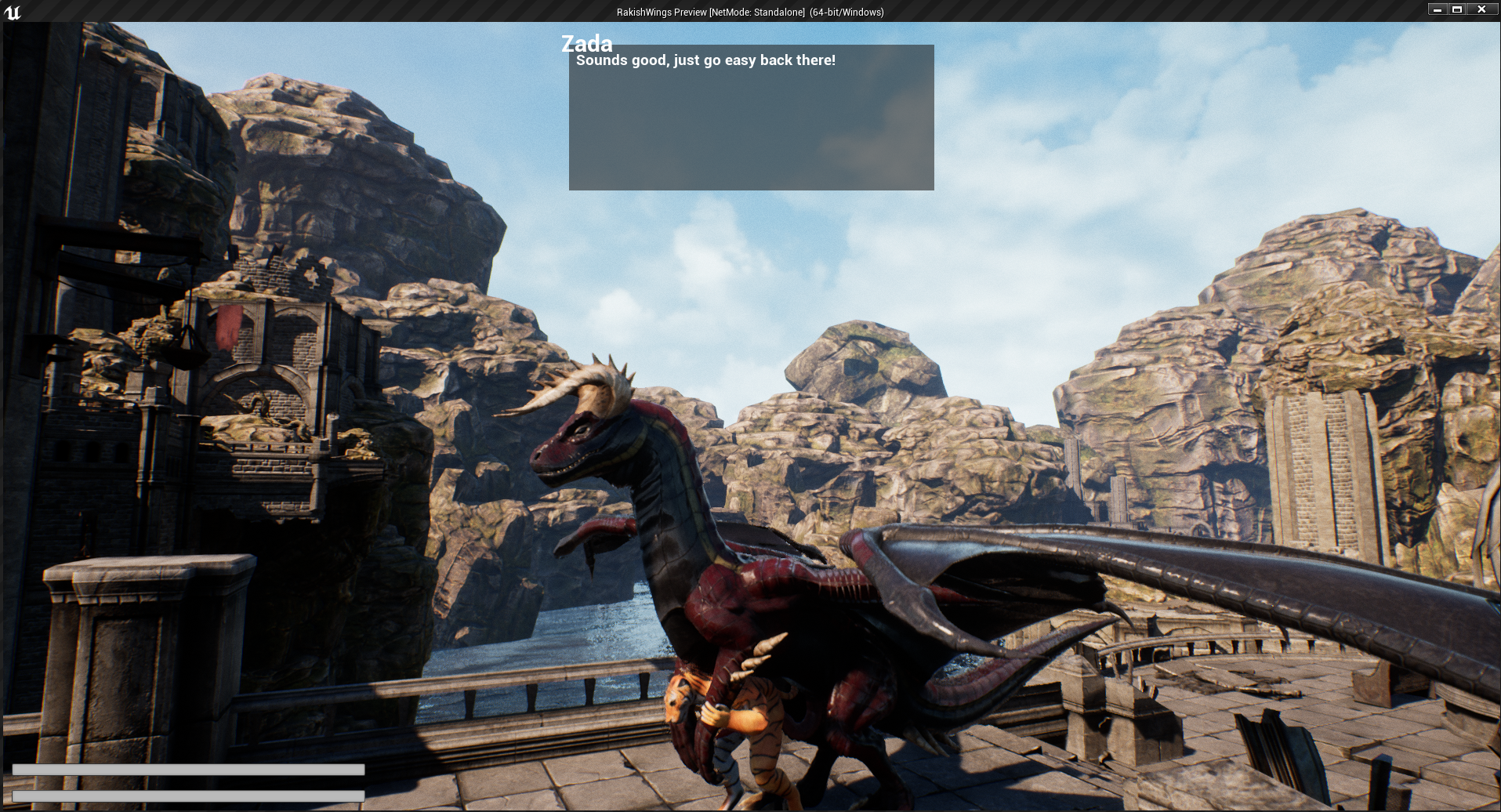Close the RakishWings Preview window
Viewport: 1501px width, 812px height.
[x=1481, y=9]
